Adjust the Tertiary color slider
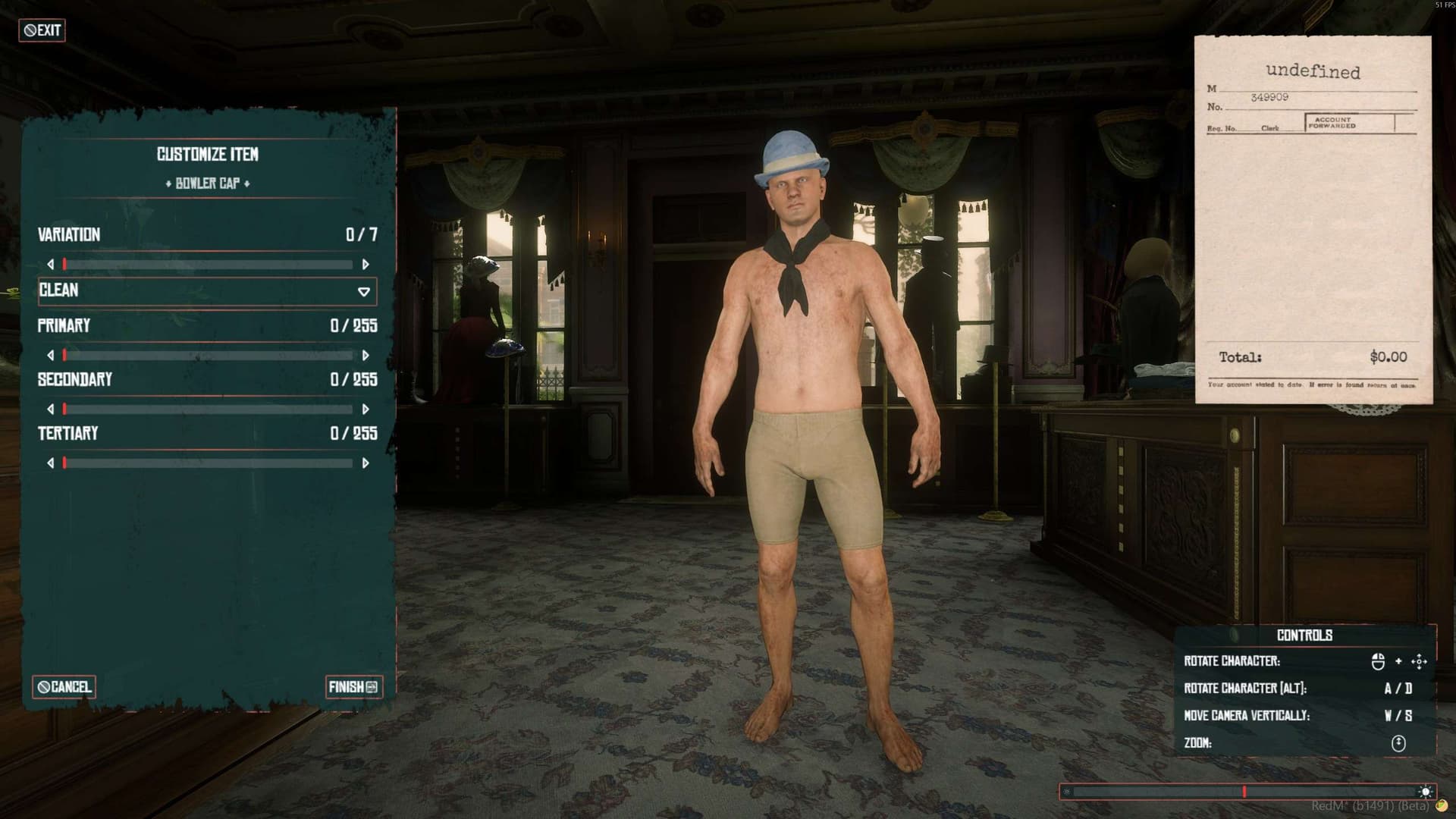The width and height of the screenshot is (1456, 819). (x=208, y=463)
